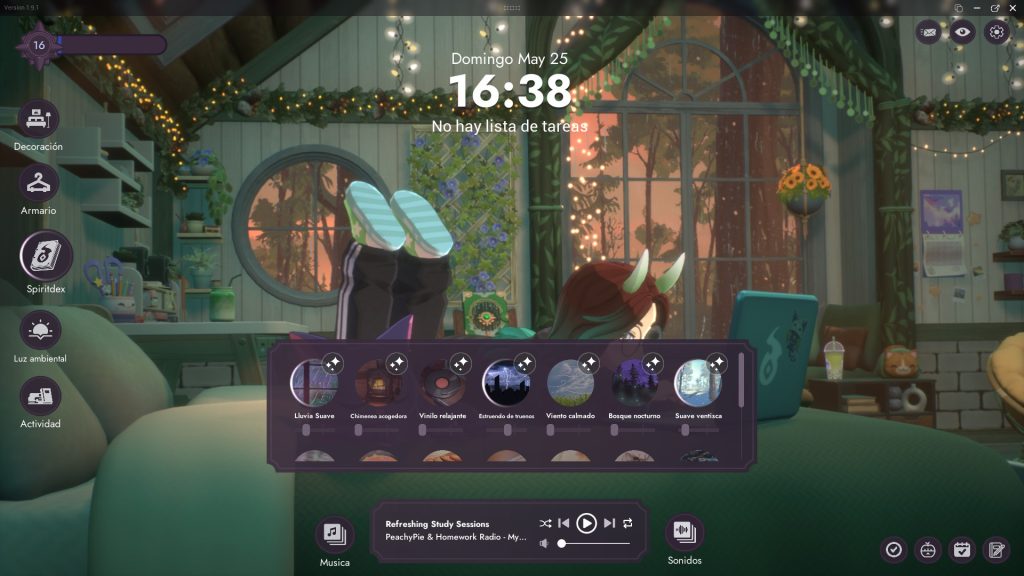This screenshot has height=576, width=1024.
Task: Toggle the eye visibility icon
Action: tap(962, 32)
